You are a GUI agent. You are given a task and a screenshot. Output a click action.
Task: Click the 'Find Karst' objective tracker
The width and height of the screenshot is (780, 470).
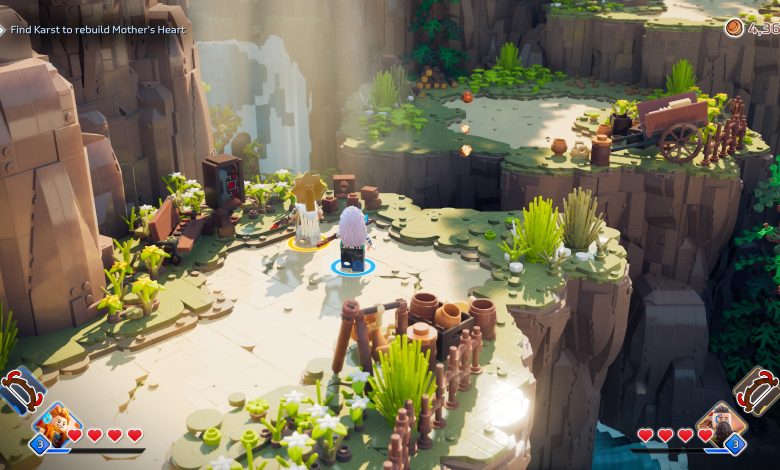(x=96, y=30)
